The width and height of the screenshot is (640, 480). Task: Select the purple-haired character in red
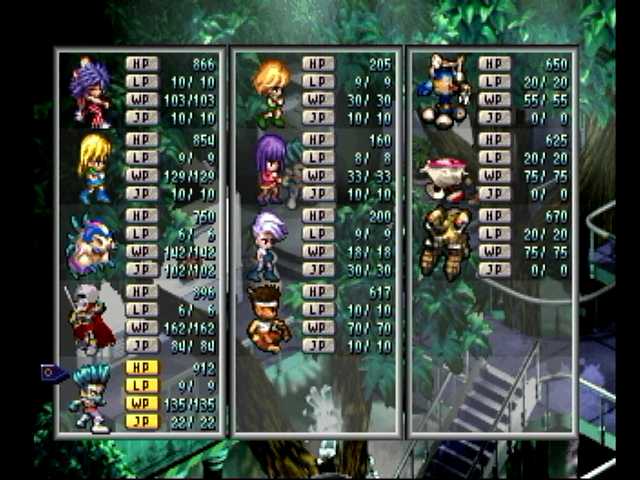[92, 92]
